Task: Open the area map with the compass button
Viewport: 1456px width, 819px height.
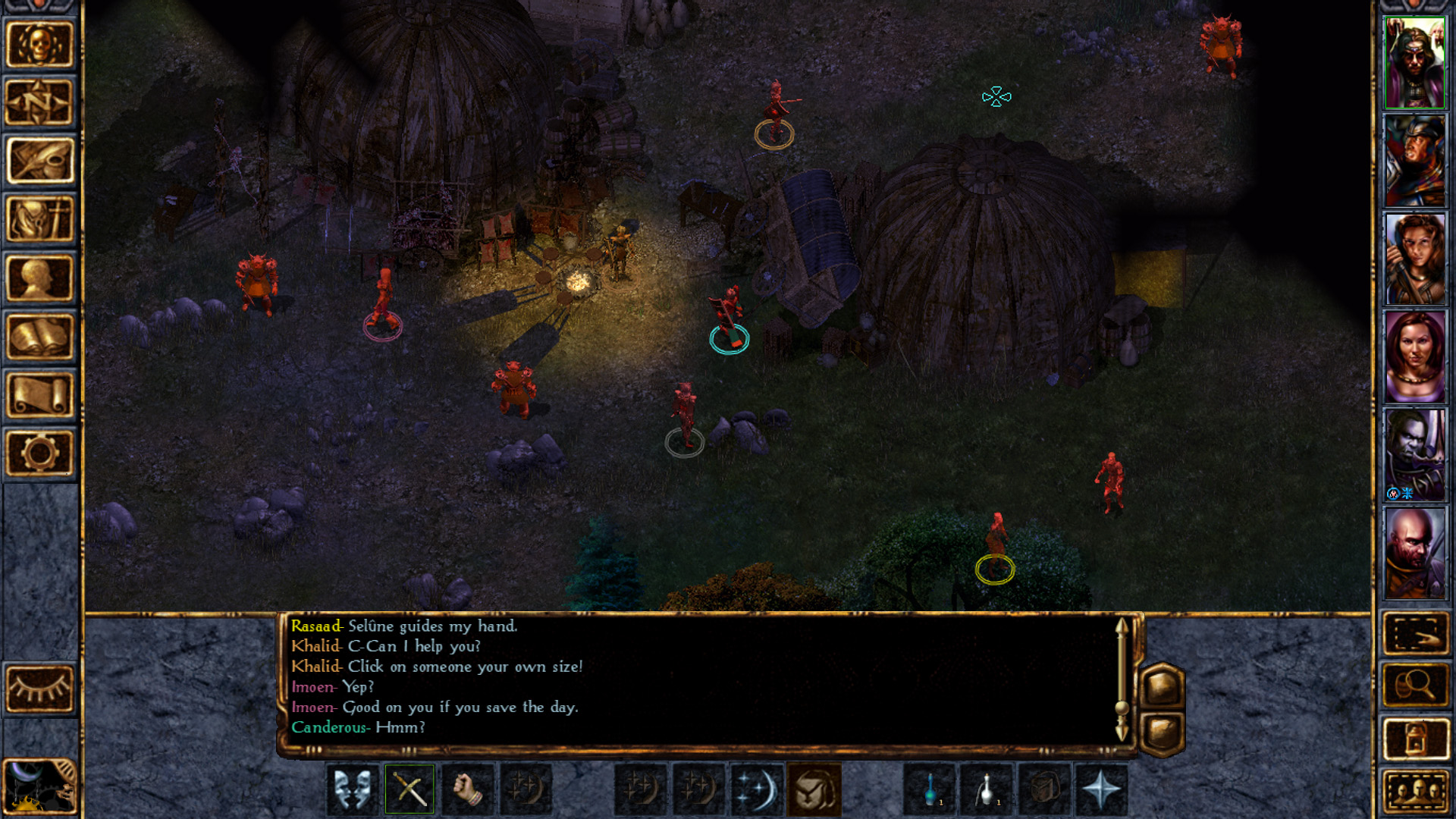Action: [39, 102]
